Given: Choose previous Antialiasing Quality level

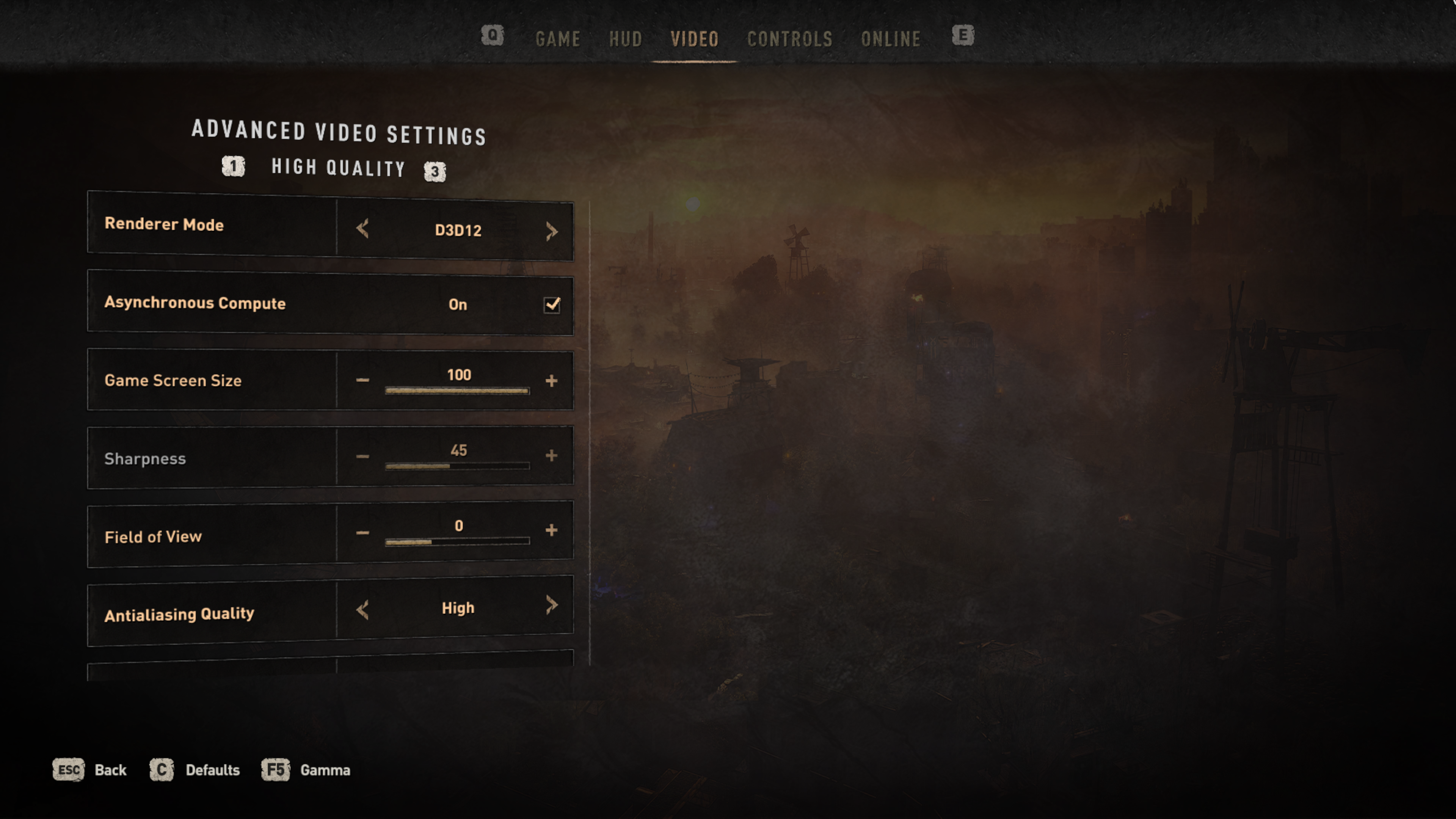Looking at the screenshot, I should point(362,610).
